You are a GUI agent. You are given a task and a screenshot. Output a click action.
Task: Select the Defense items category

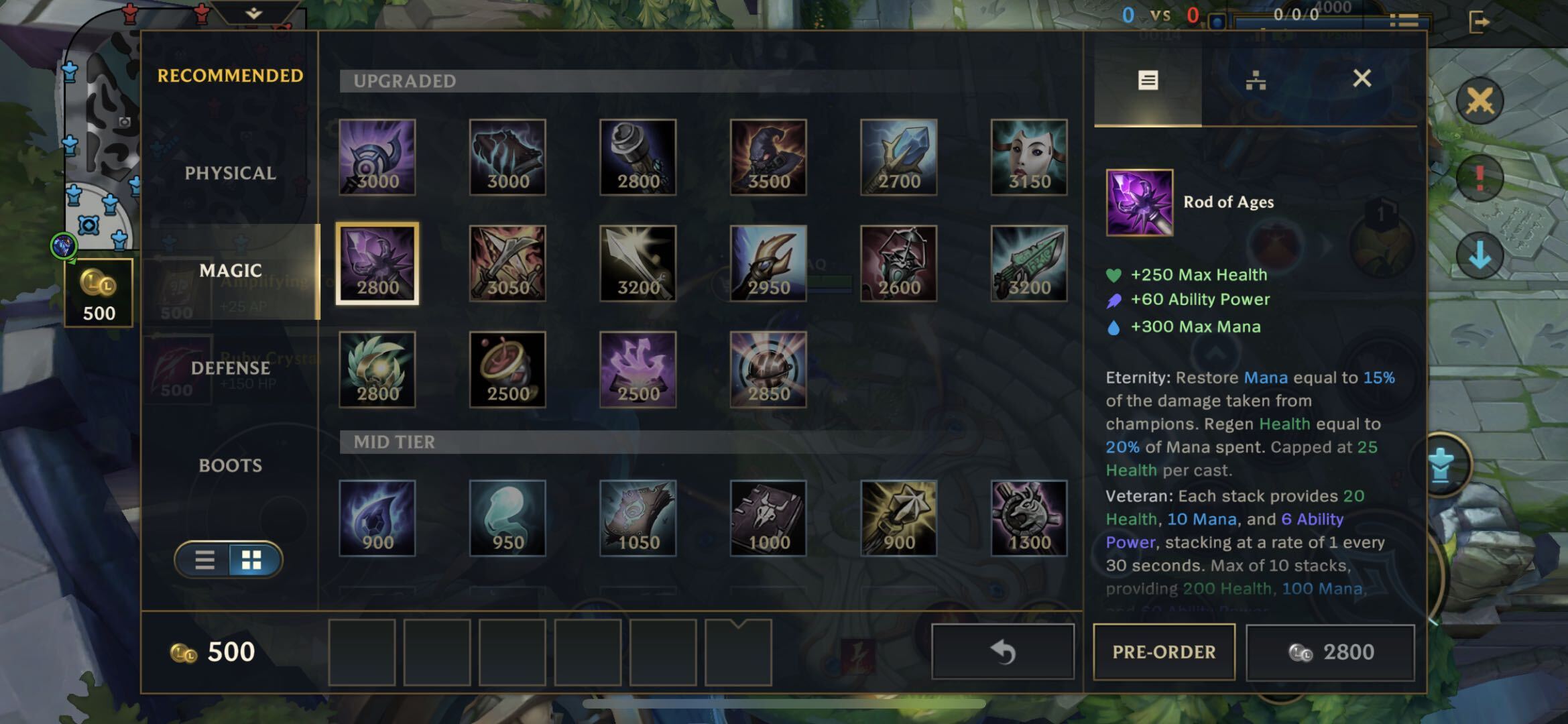(230, 368)
